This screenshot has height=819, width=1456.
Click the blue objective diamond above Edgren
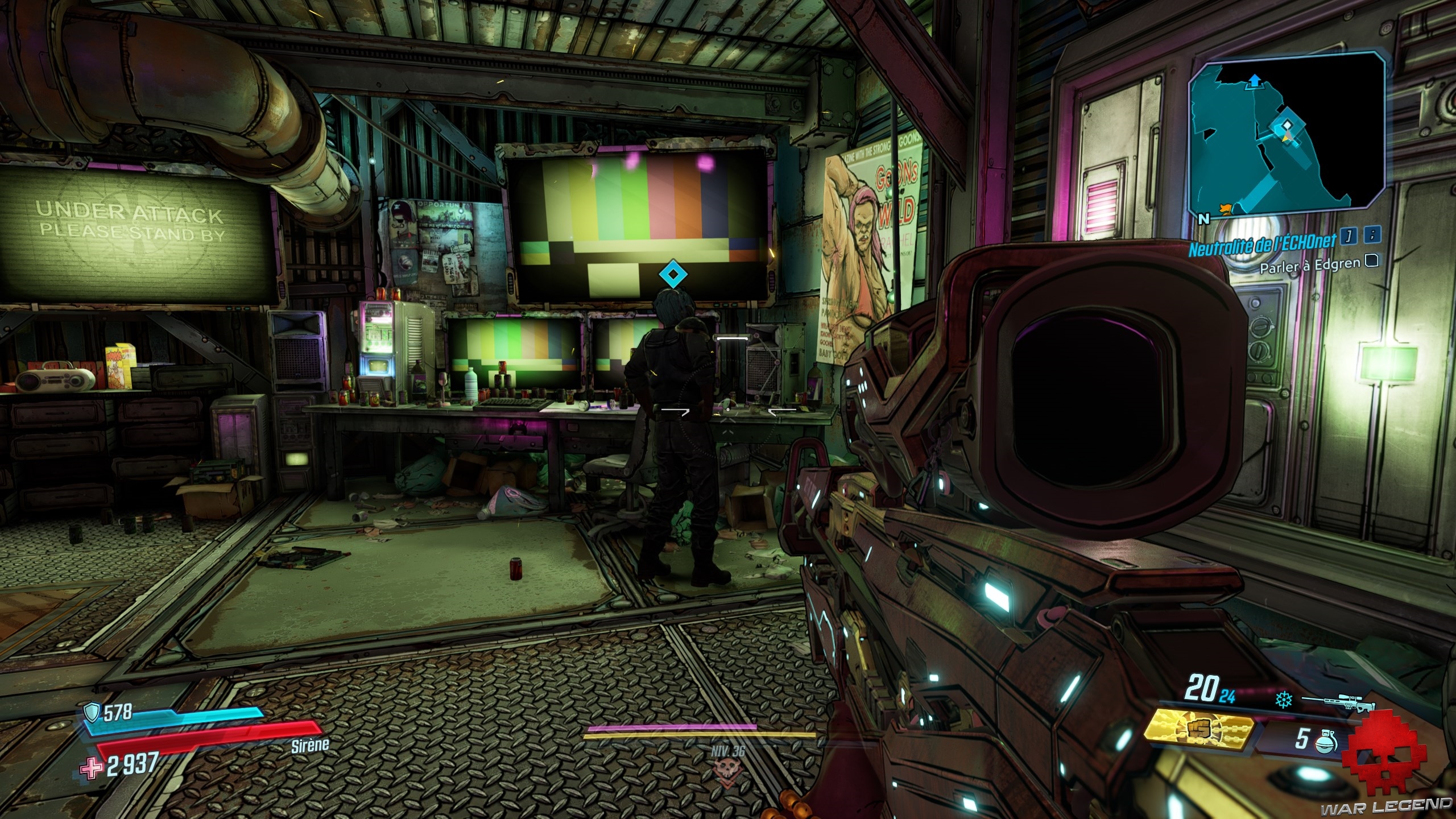click(x=673, y=275)
